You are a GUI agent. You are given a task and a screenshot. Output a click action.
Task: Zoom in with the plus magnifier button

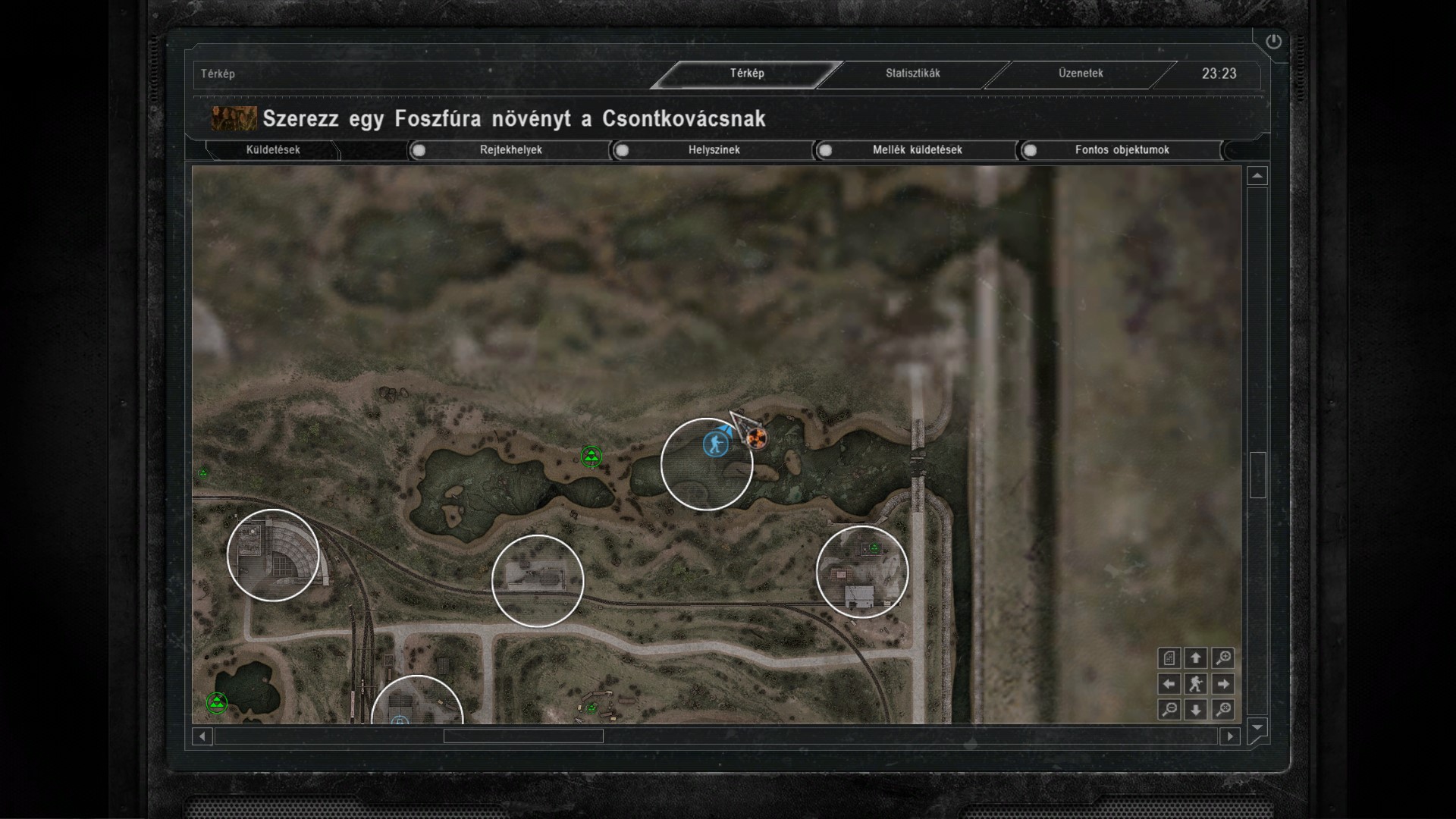pyautogui.click(x=1222, y=658)
